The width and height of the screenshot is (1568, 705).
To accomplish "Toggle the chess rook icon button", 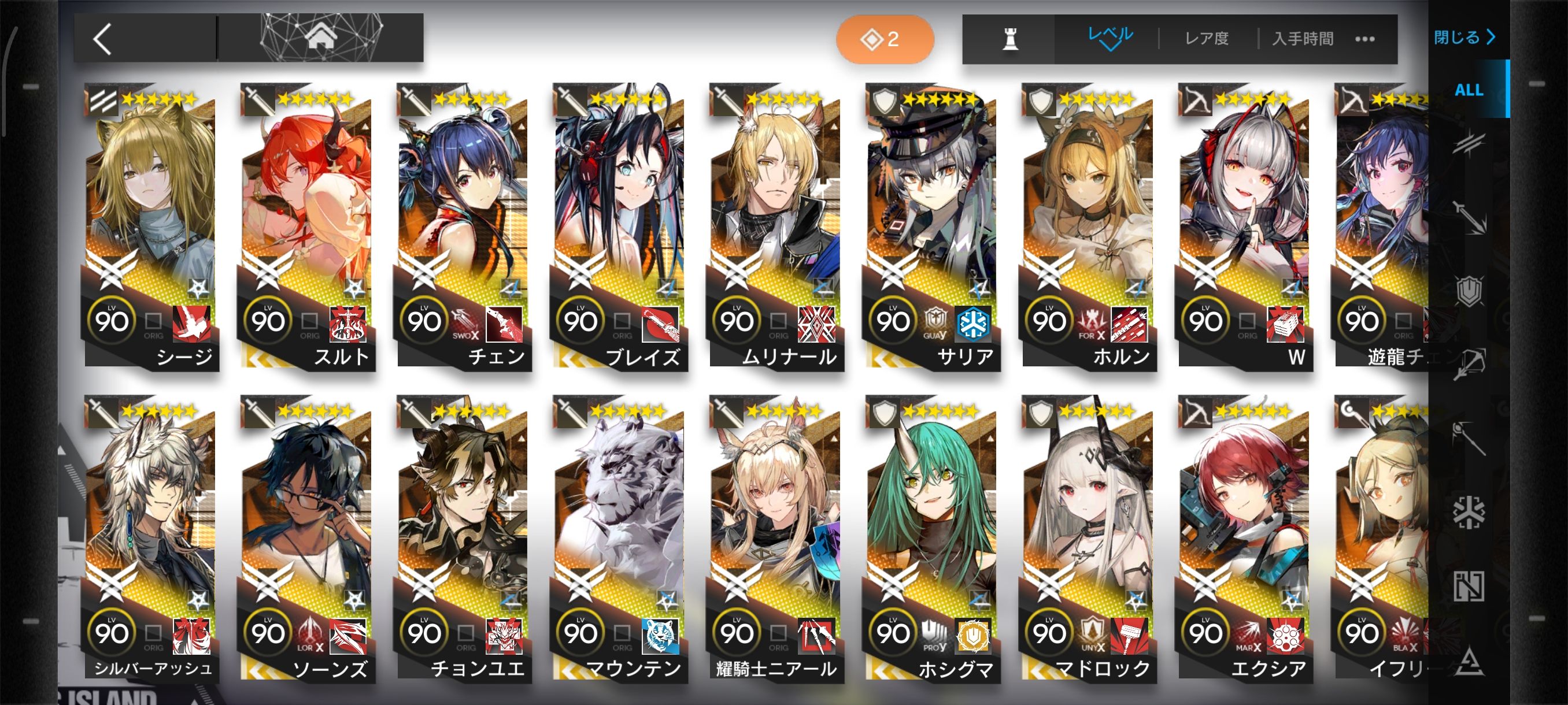I will (1010, 39).
